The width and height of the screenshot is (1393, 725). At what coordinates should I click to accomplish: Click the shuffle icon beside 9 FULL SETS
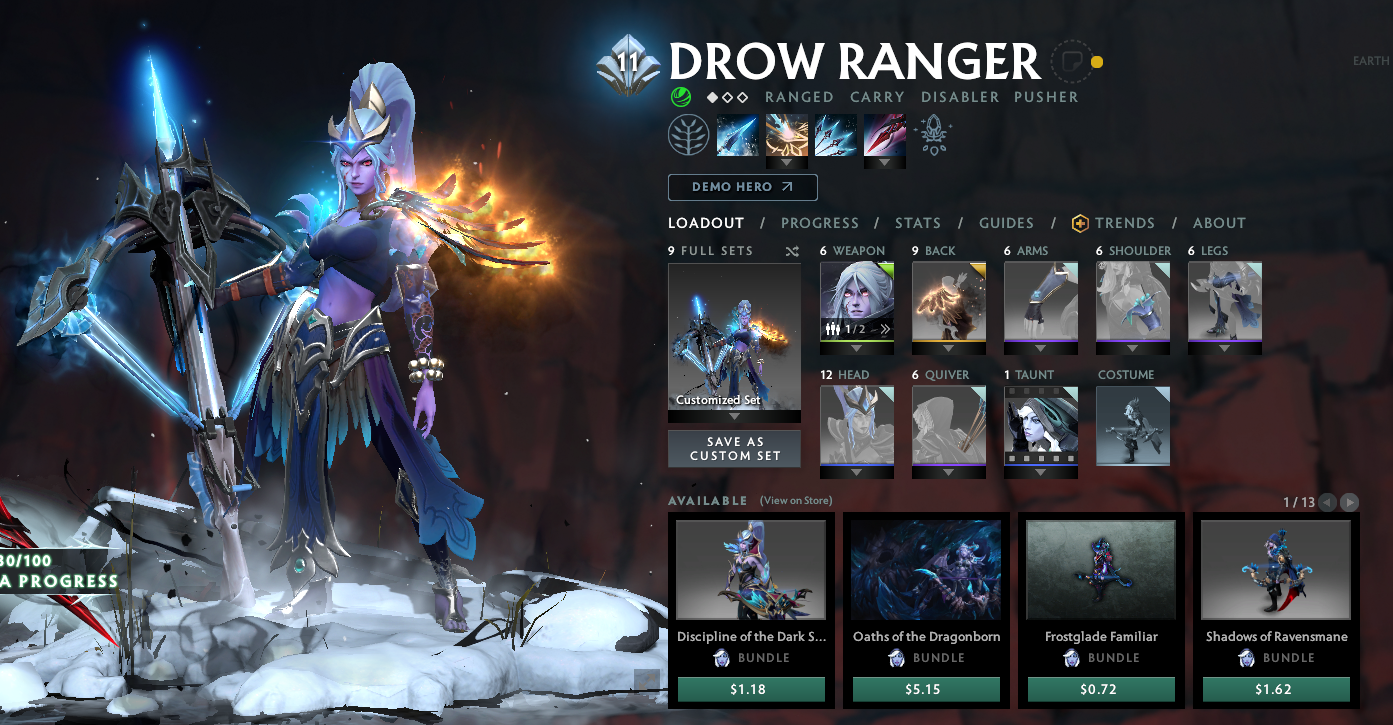click(791, 251)
